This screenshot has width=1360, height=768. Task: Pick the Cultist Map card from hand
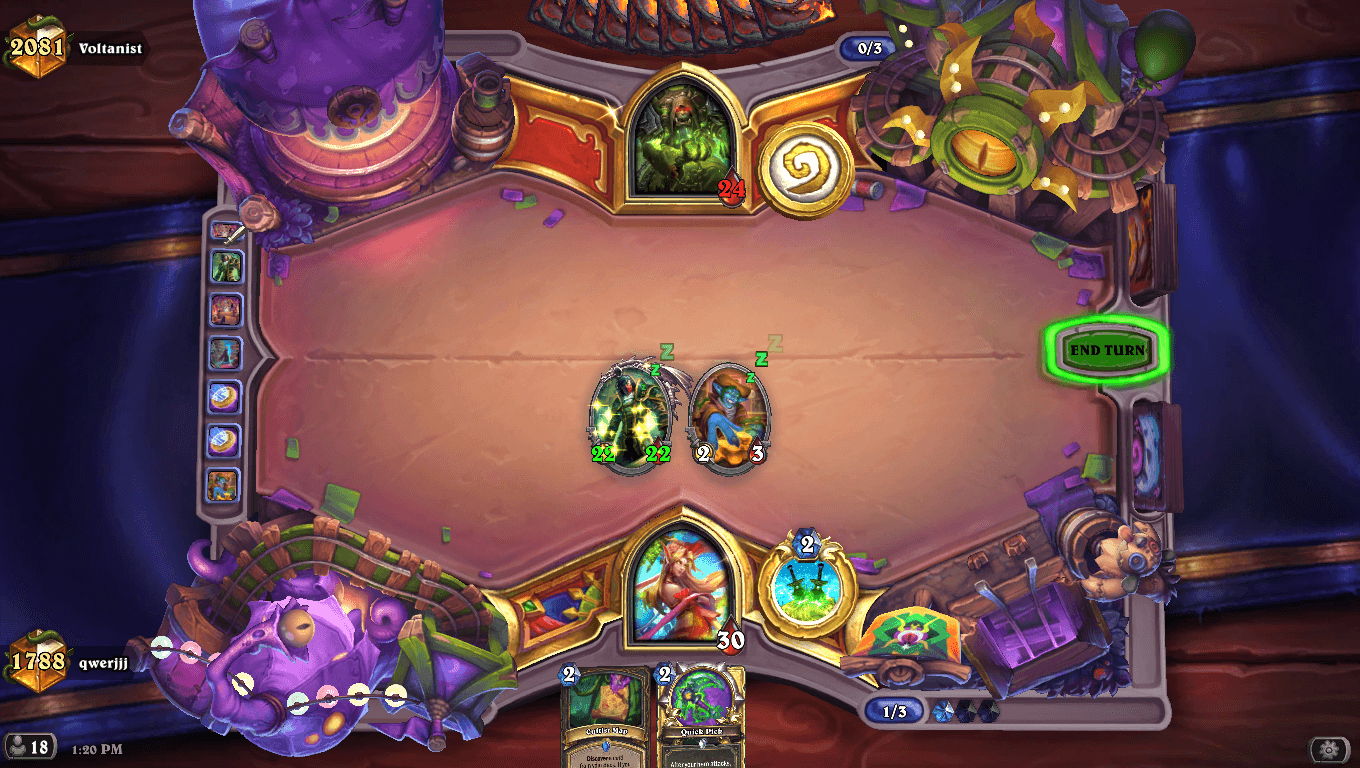tap(605, 716)
